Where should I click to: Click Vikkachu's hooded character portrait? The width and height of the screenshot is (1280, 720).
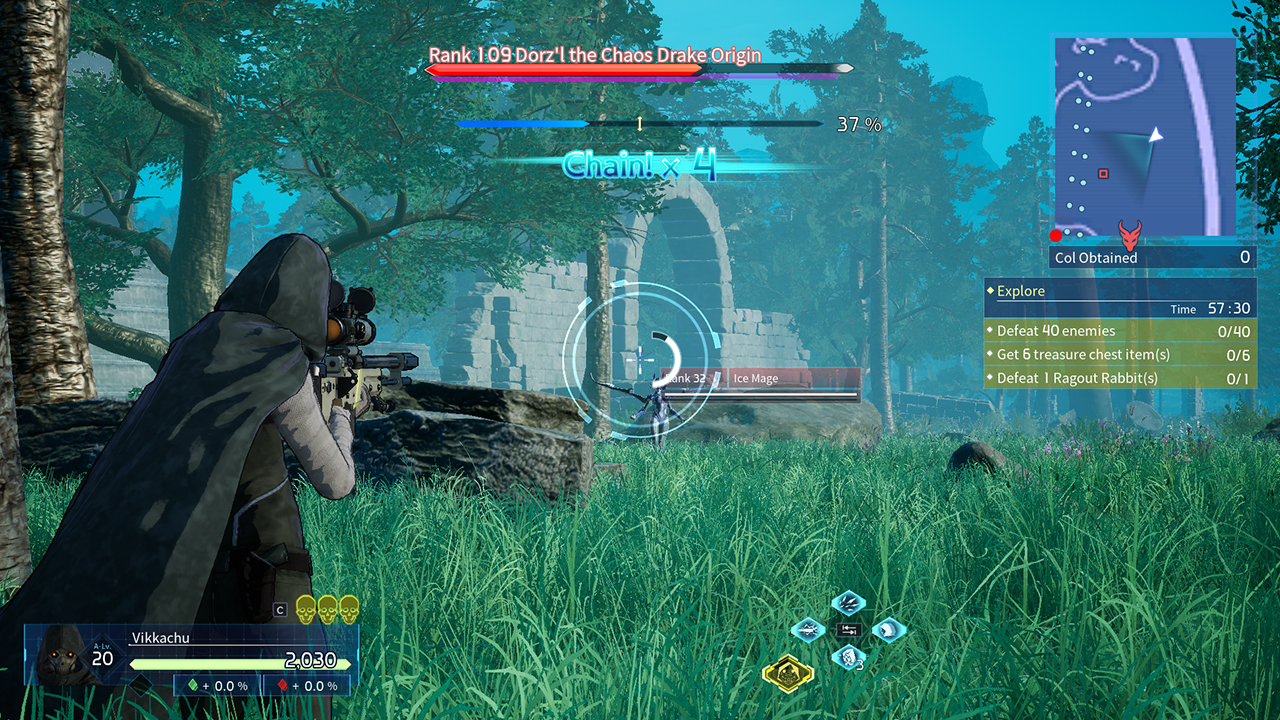[x=60, y=655]
